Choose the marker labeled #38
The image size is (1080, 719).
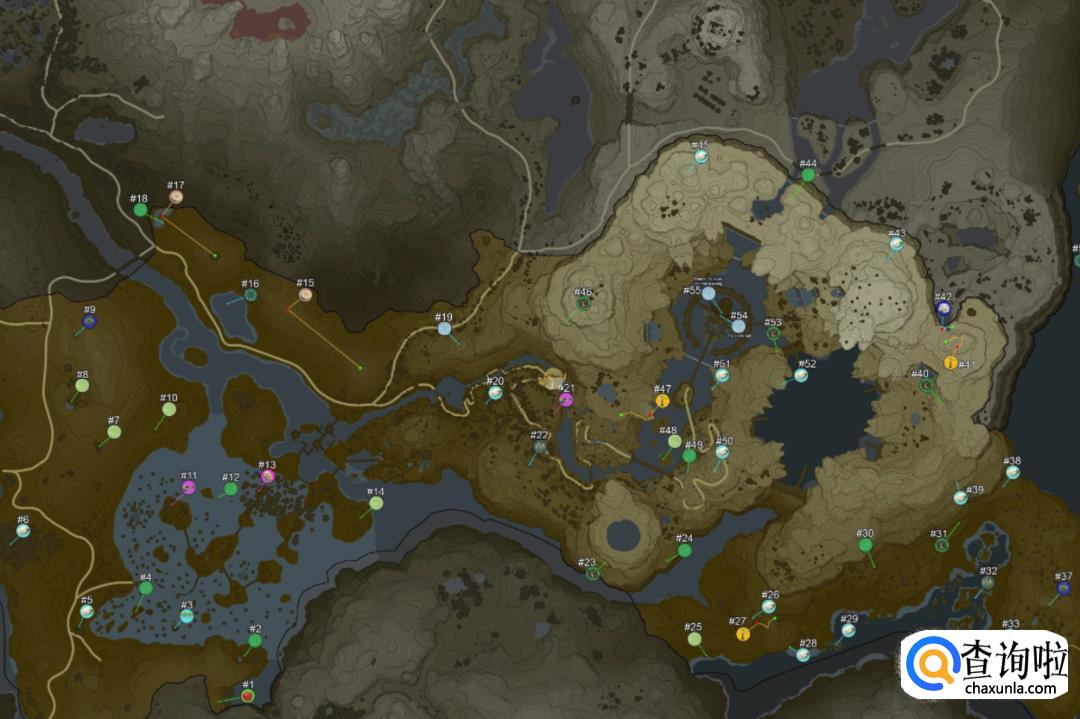coord(1013,471)
